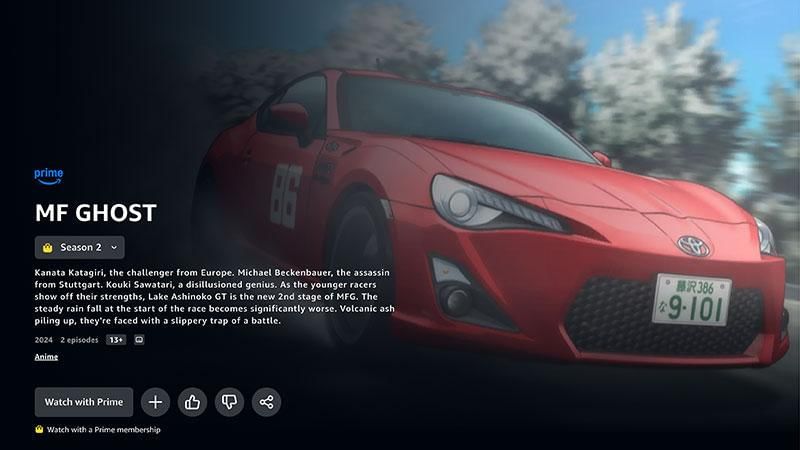Add MF Ghost to watchlist
800x450 pixels.
click(155, 402)
